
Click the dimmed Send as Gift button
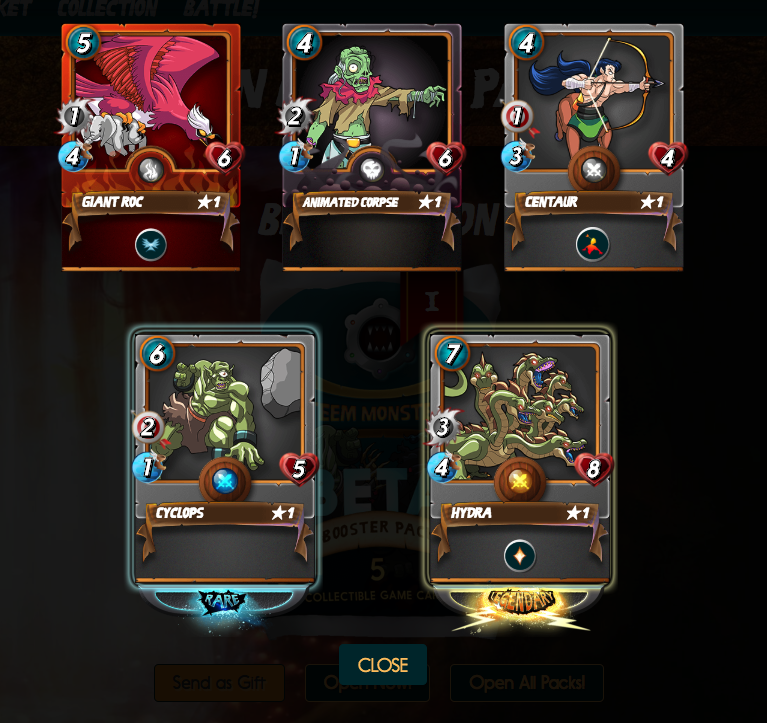pyautogui.click(x=219, y=683)
